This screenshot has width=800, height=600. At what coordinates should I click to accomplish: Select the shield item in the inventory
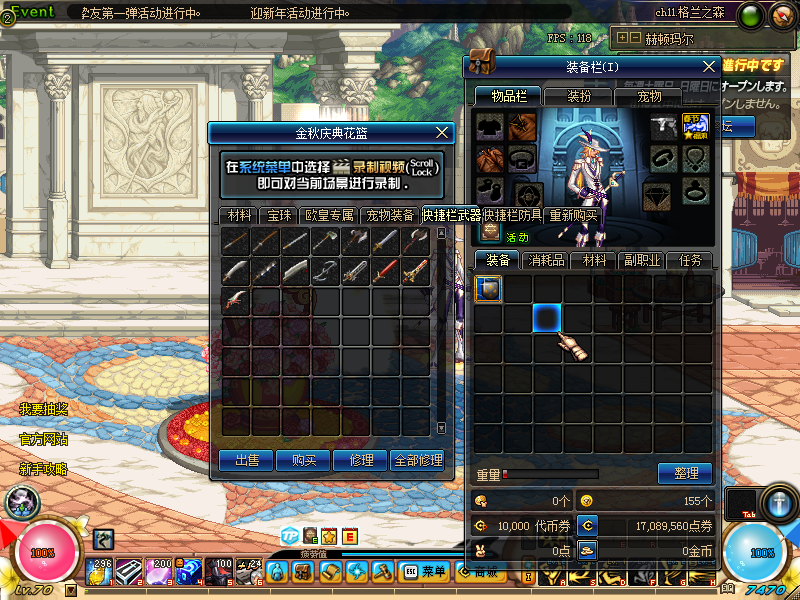click(x=487, y=289)
